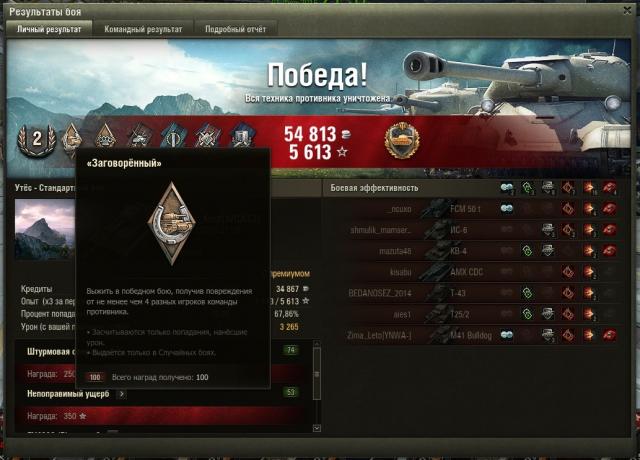
Task: Switch to the Личный результат tab
Action: [x=49, y=29]
